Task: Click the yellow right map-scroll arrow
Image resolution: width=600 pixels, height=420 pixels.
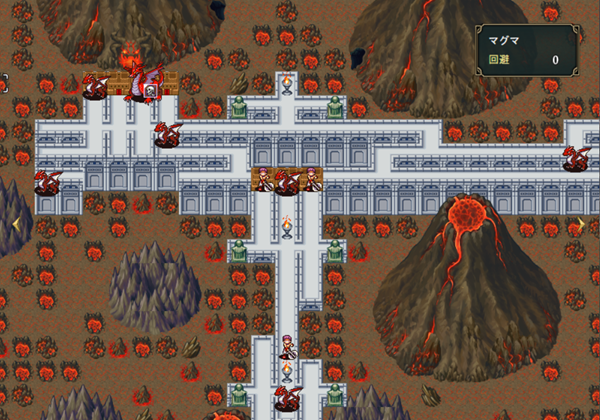Action: (583, 224)
